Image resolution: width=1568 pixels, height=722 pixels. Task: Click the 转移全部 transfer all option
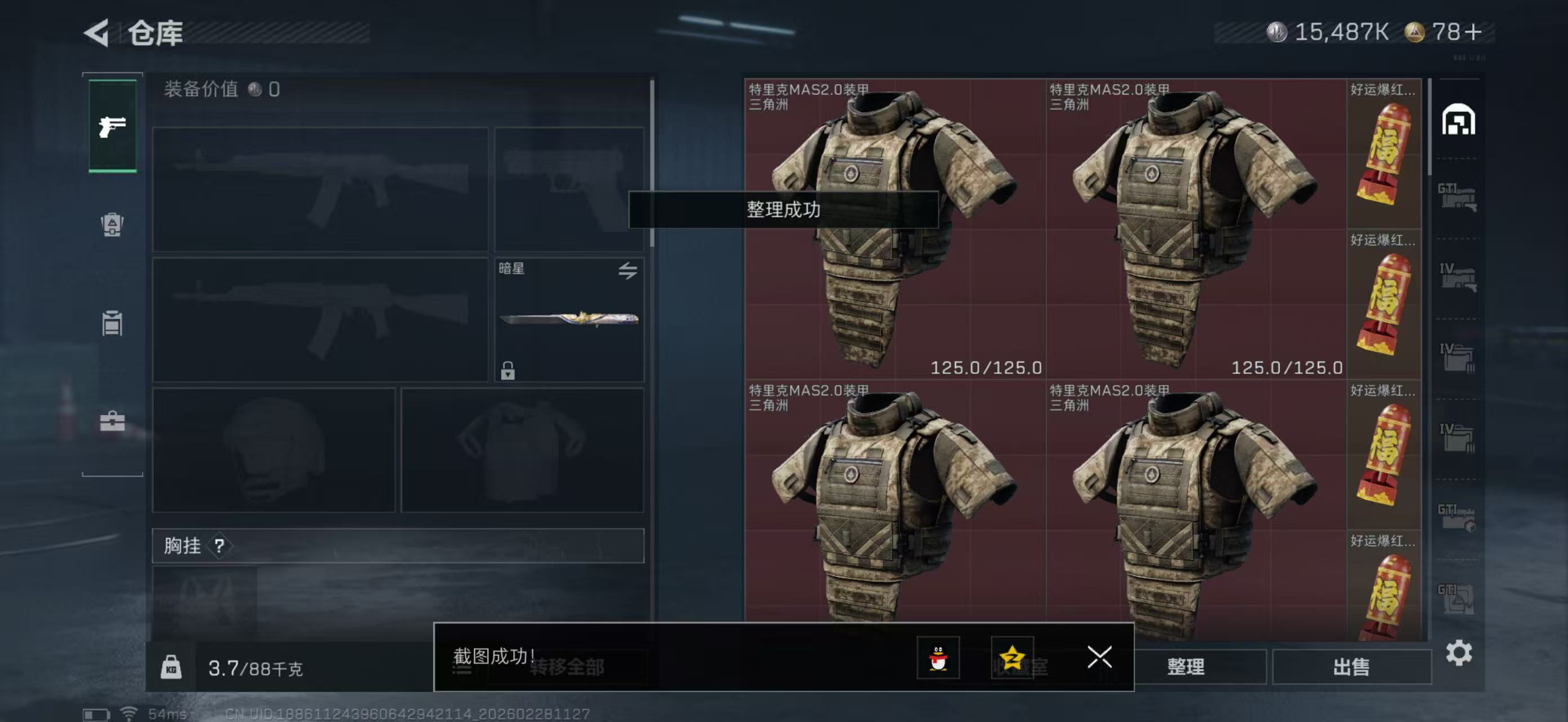566,667
